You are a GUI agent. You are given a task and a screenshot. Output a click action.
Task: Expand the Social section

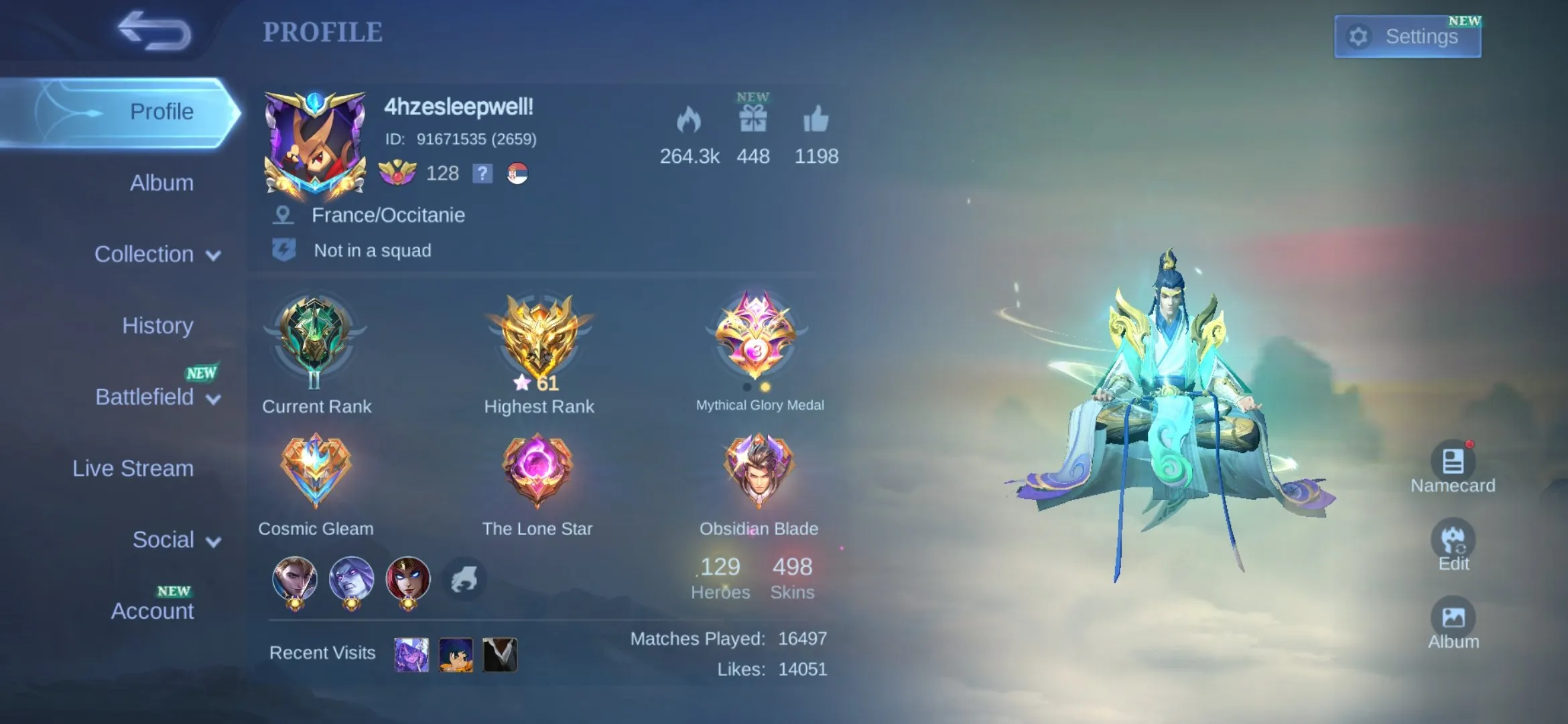[x=176, y=540]
